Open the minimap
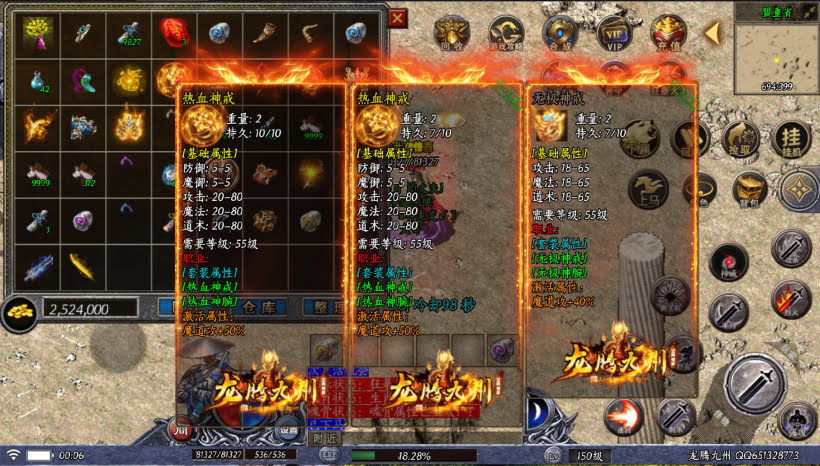 (776, 56)
